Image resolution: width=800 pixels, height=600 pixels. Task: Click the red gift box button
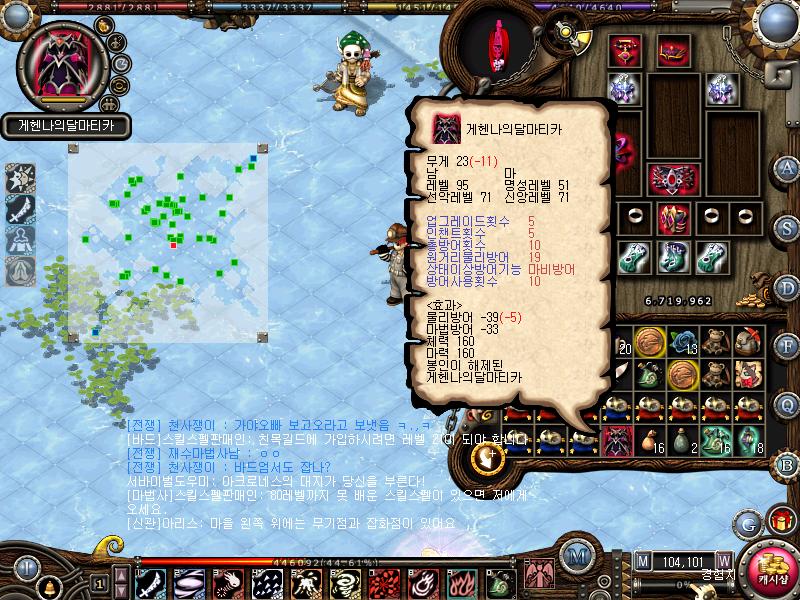point(781,521)
